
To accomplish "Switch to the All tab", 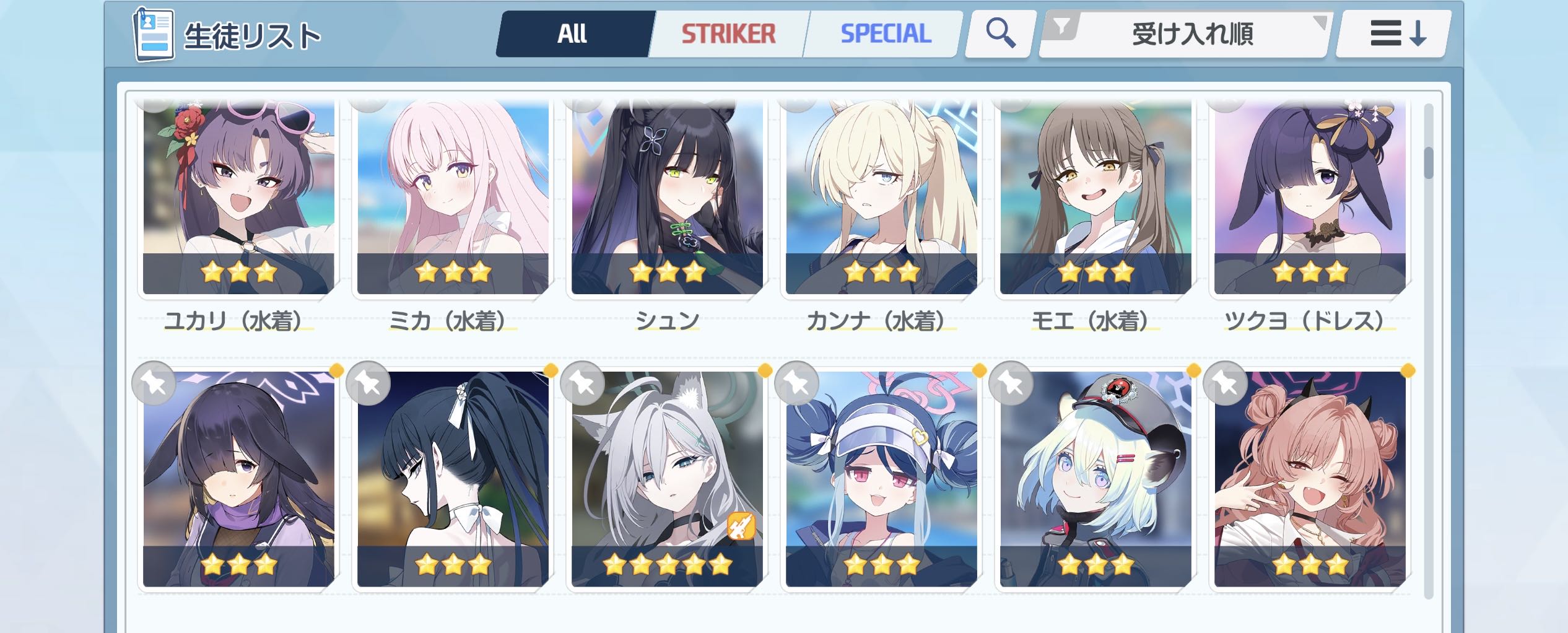I will (x=572, y=33).
